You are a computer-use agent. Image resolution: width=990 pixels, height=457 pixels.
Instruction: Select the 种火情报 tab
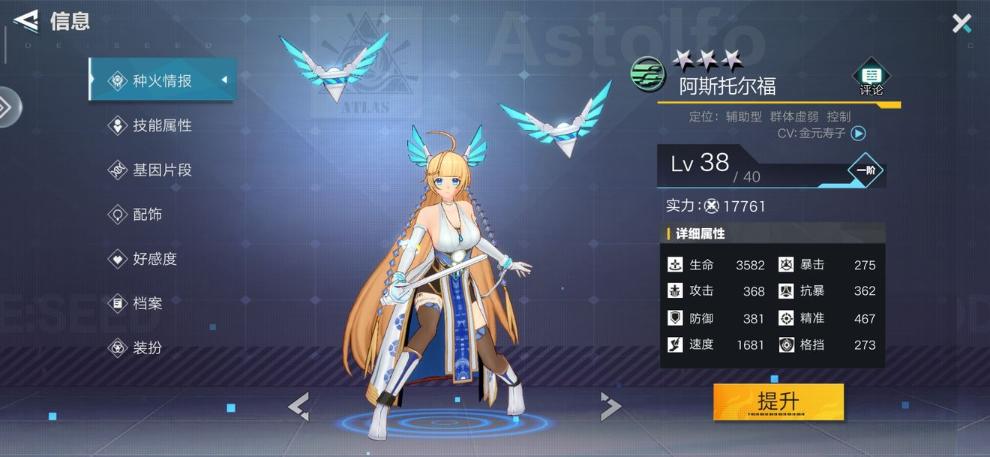(x=162, y=81)
